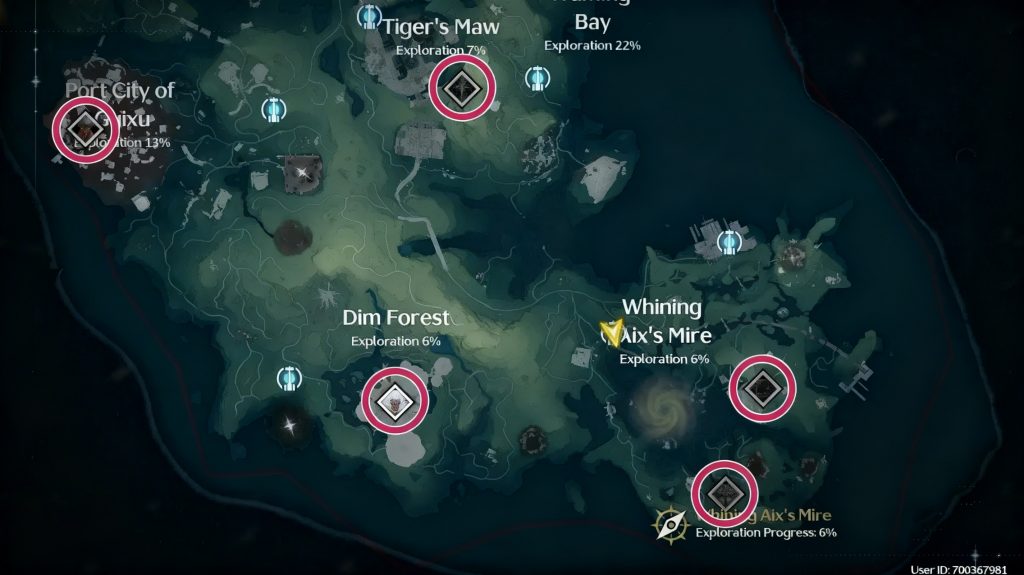Screen dimensions: 1024x575
Task: Select the circled diamond marker at Tiger's Maw
Action: [x=462, y=88]
